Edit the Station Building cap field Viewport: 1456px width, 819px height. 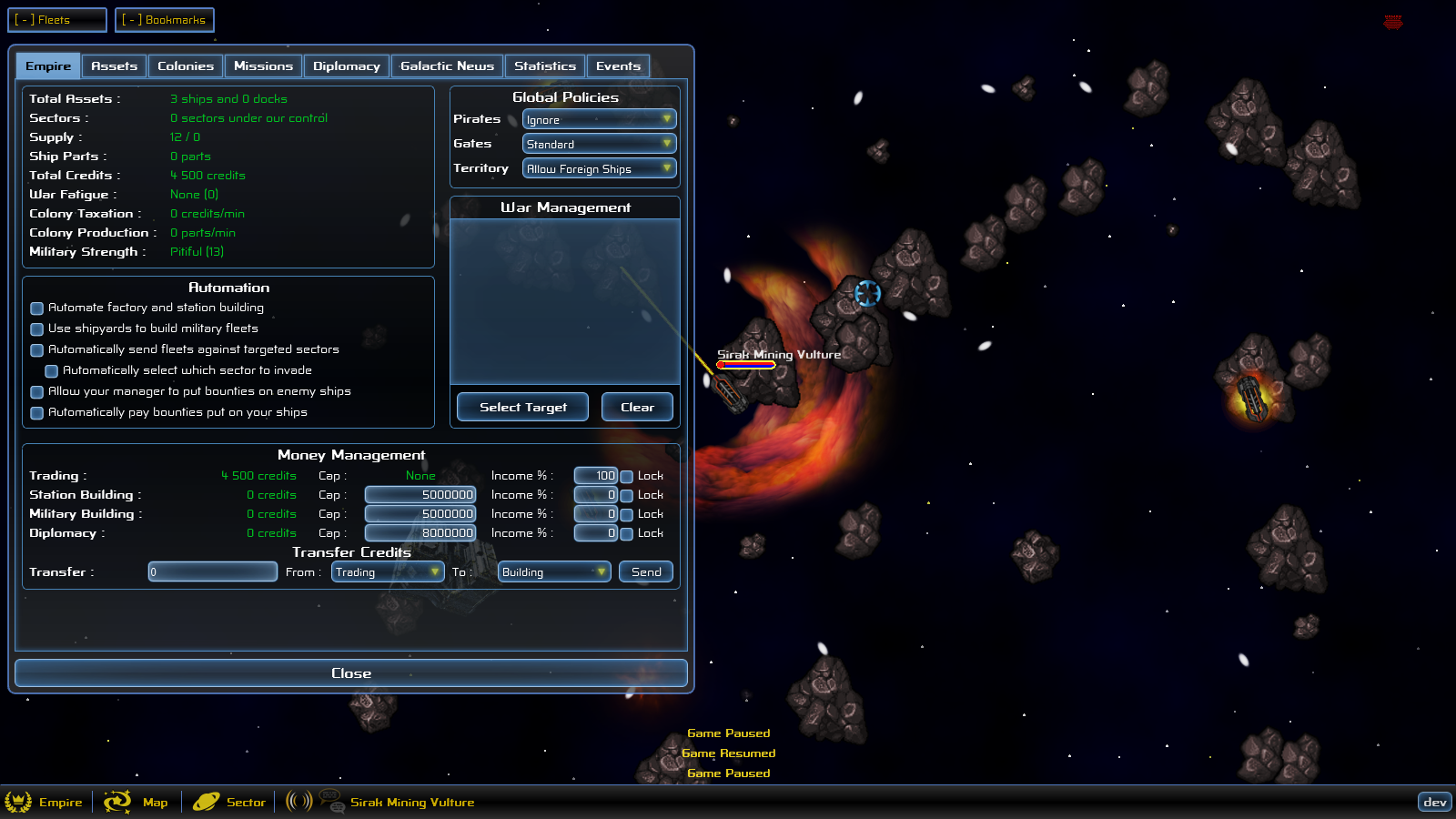420,495
